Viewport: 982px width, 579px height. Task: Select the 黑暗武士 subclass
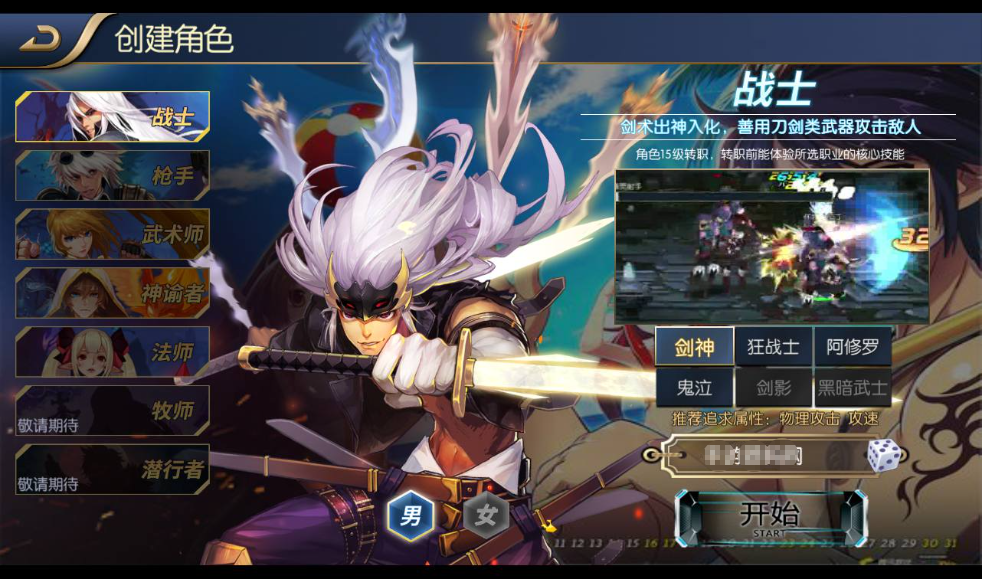tap(852, 388)
